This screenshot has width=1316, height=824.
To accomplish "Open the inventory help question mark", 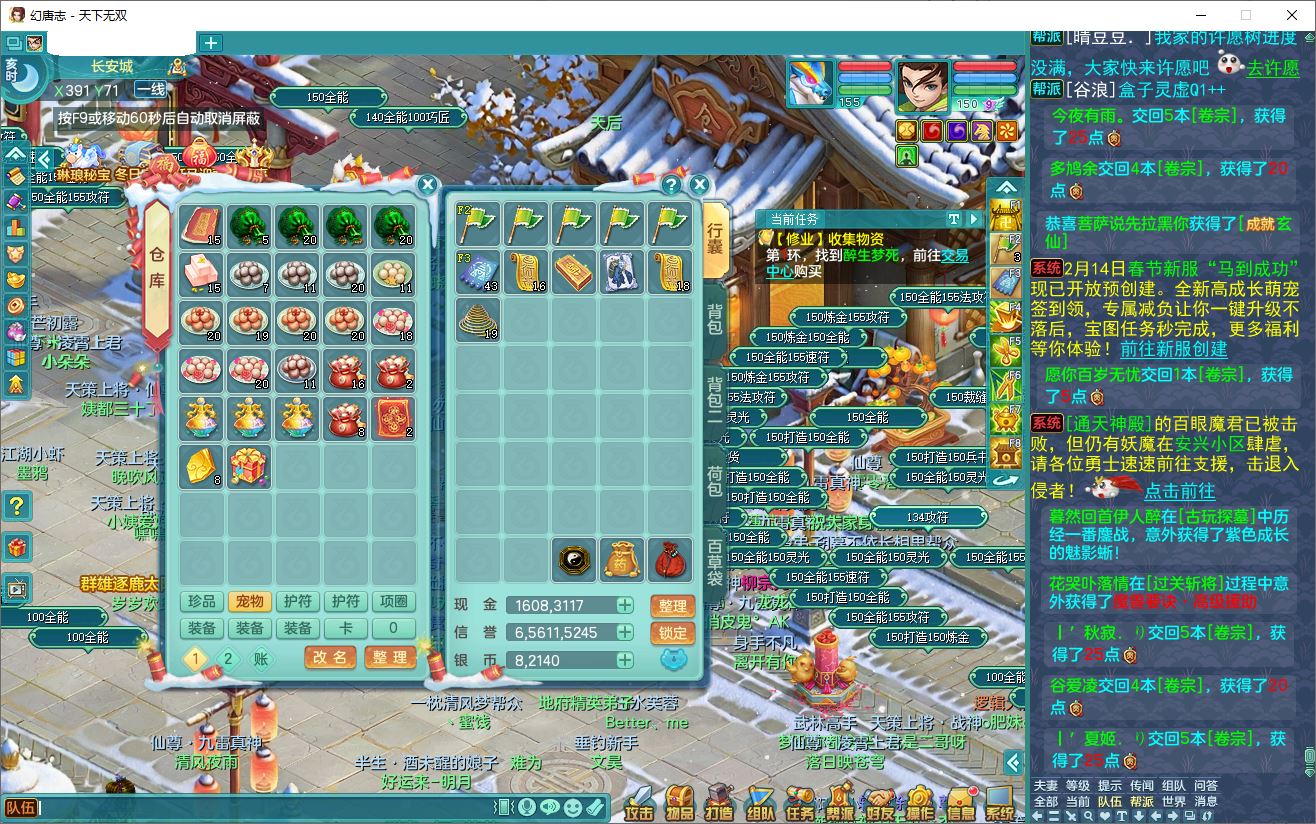I will tap(671, 185).
